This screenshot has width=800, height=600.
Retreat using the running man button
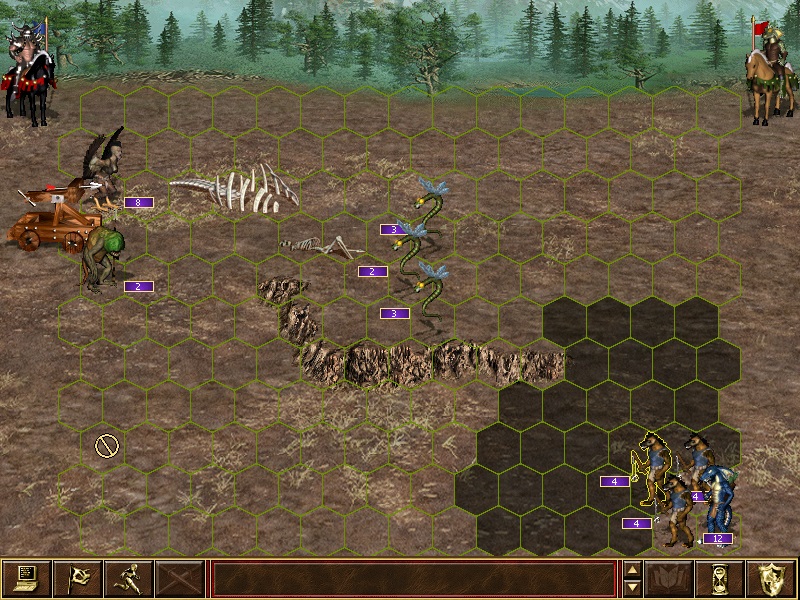[x=128, y=579]
